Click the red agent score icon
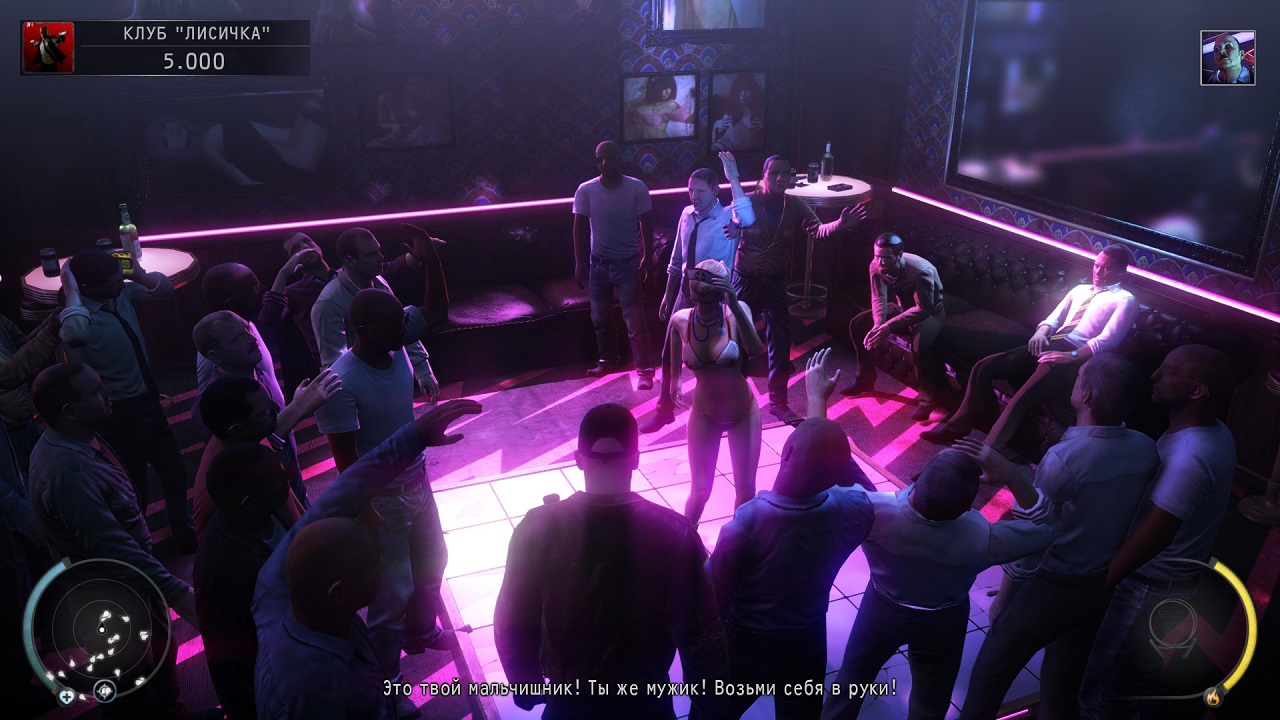The height and width of the screenshot is (720, 1280). pos(48,48)
